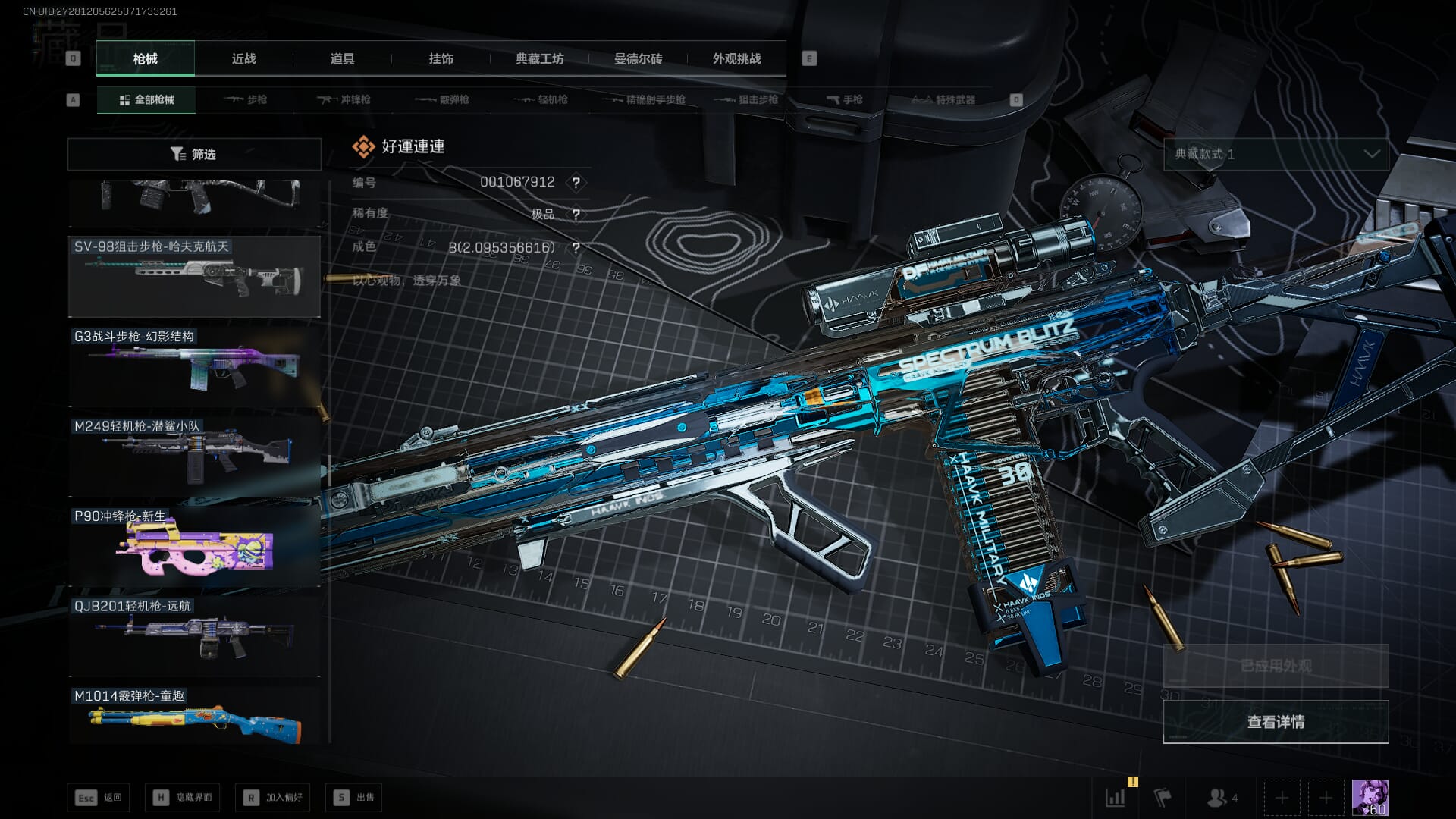Select the 挂饰 tab
The height and width of the screenshot is (819, 1456).
[x=441, y=58]
